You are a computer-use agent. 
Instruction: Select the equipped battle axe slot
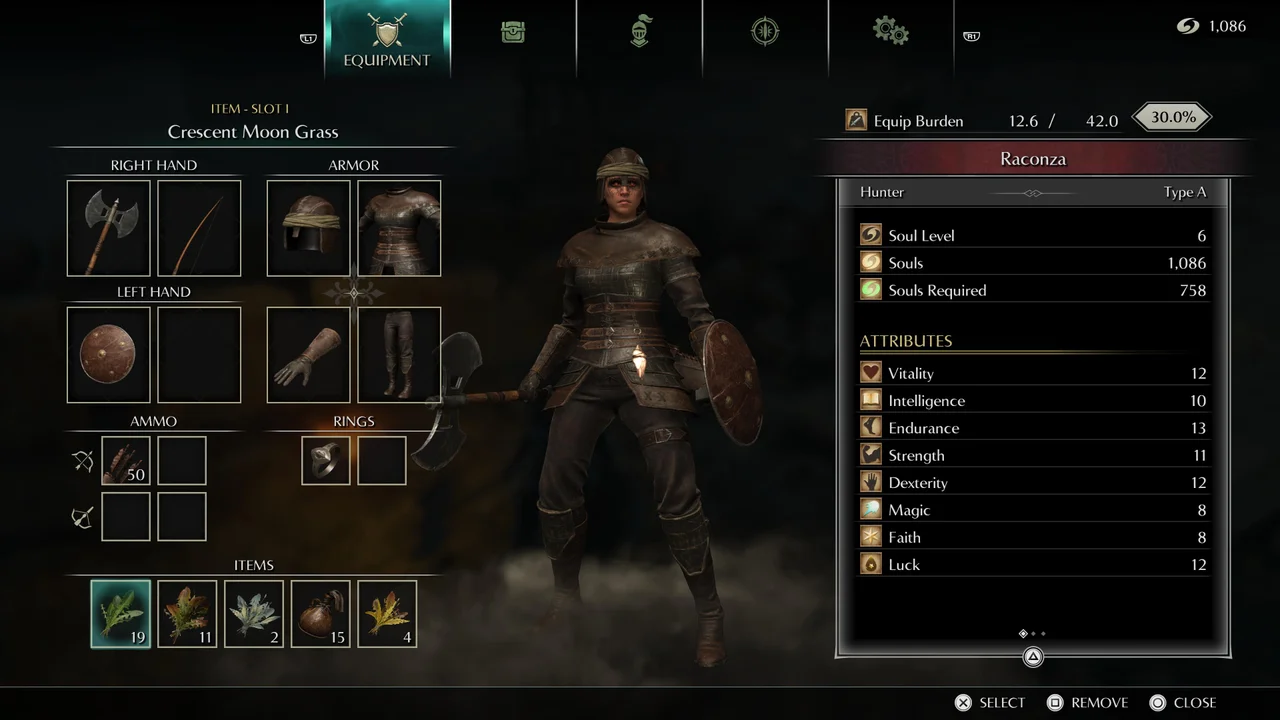click(108, 228)
